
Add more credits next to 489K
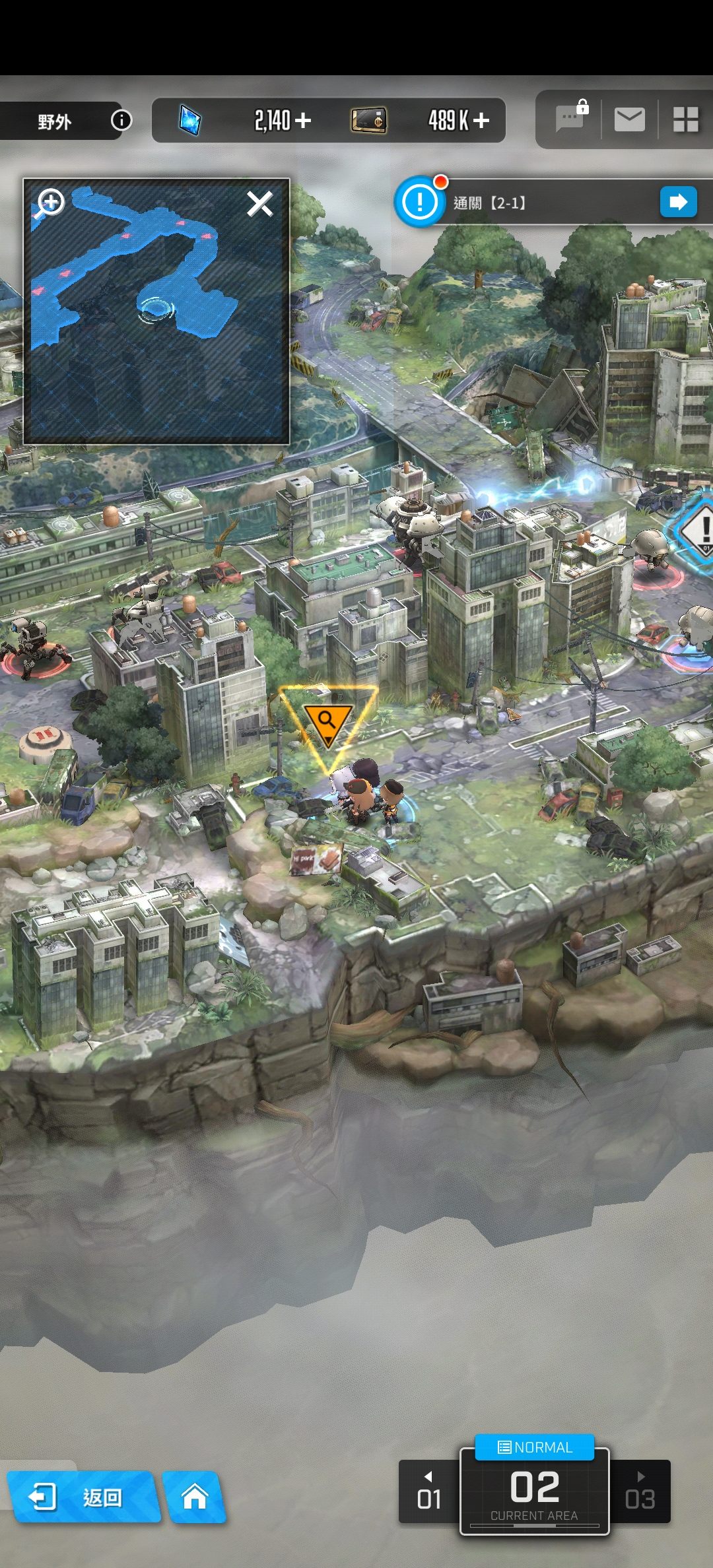point(481,120)
